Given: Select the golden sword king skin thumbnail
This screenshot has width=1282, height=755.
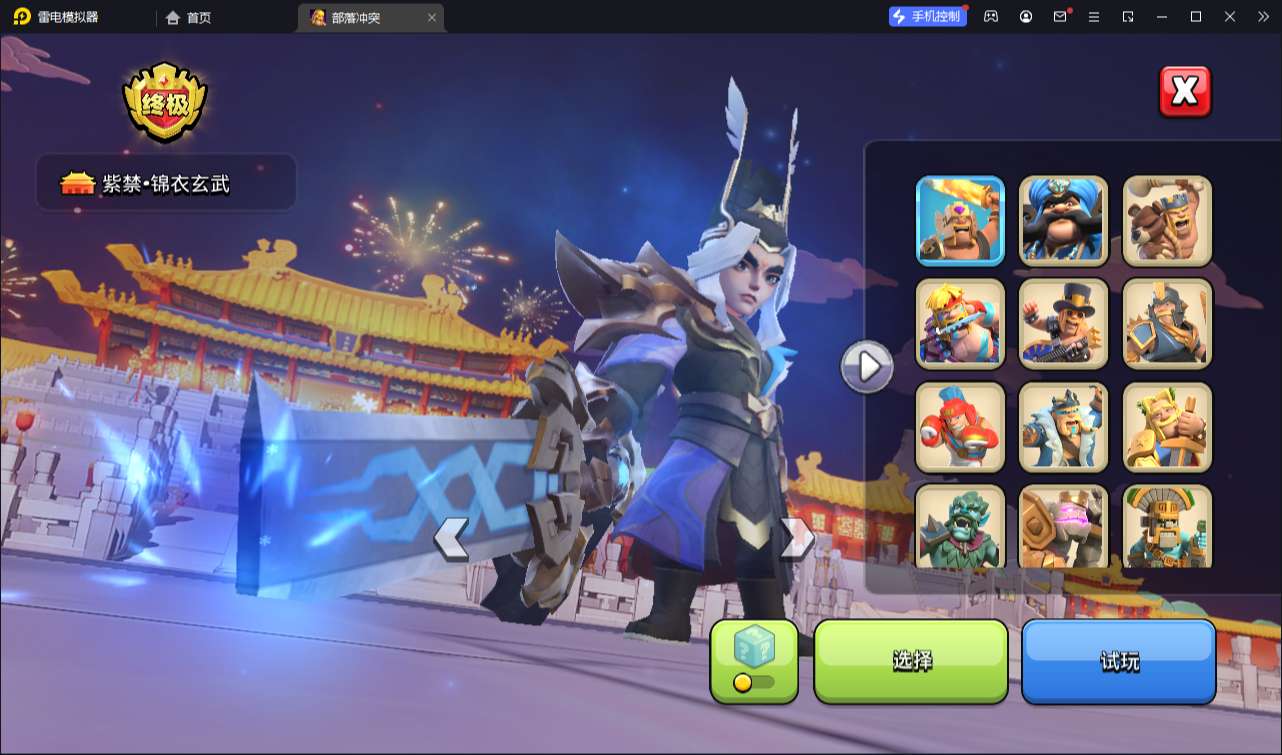Looking at the screenshot, I should coord(960,221).
